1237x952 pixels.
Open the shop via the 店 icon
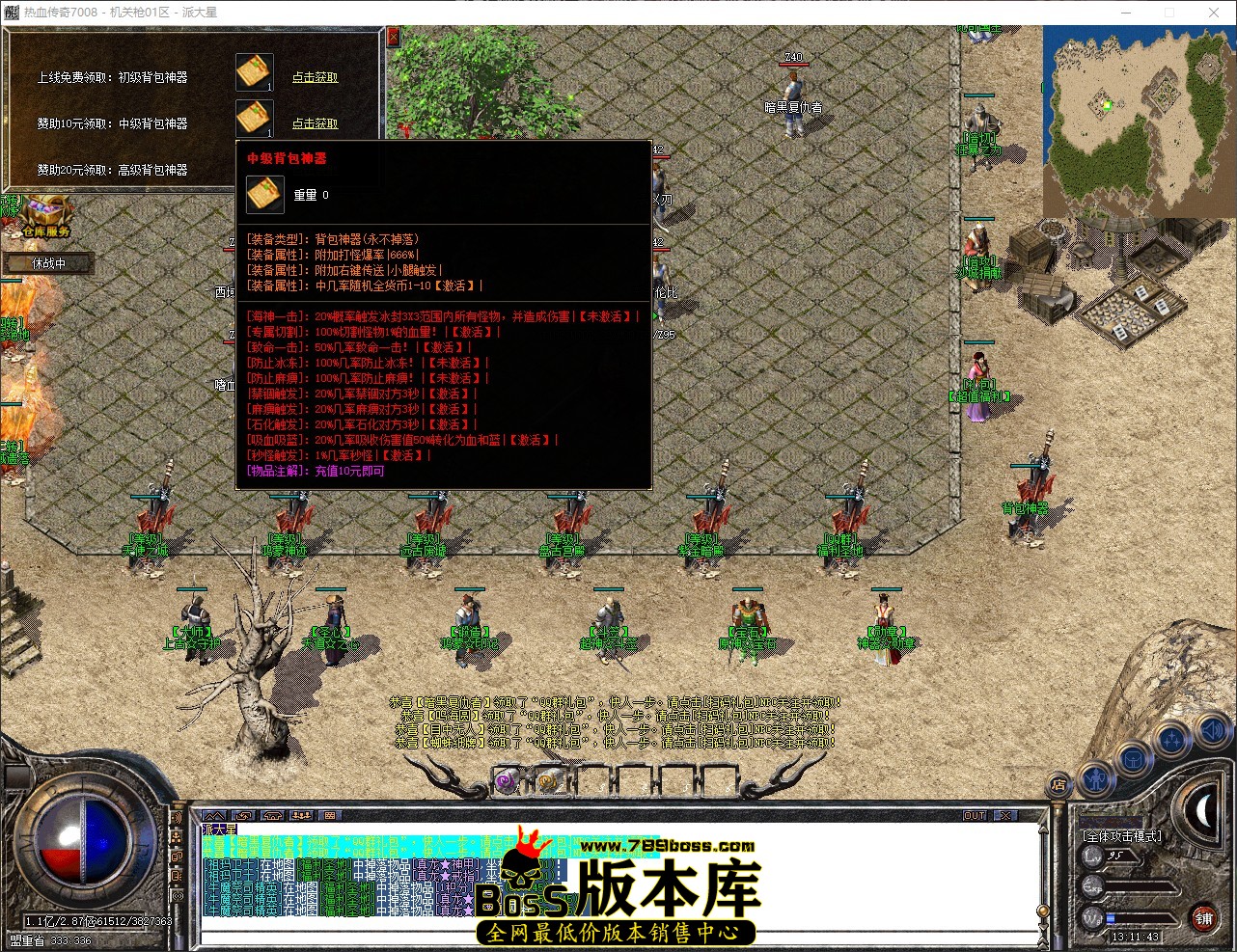pyautogui.click(x=1058, y=785)
